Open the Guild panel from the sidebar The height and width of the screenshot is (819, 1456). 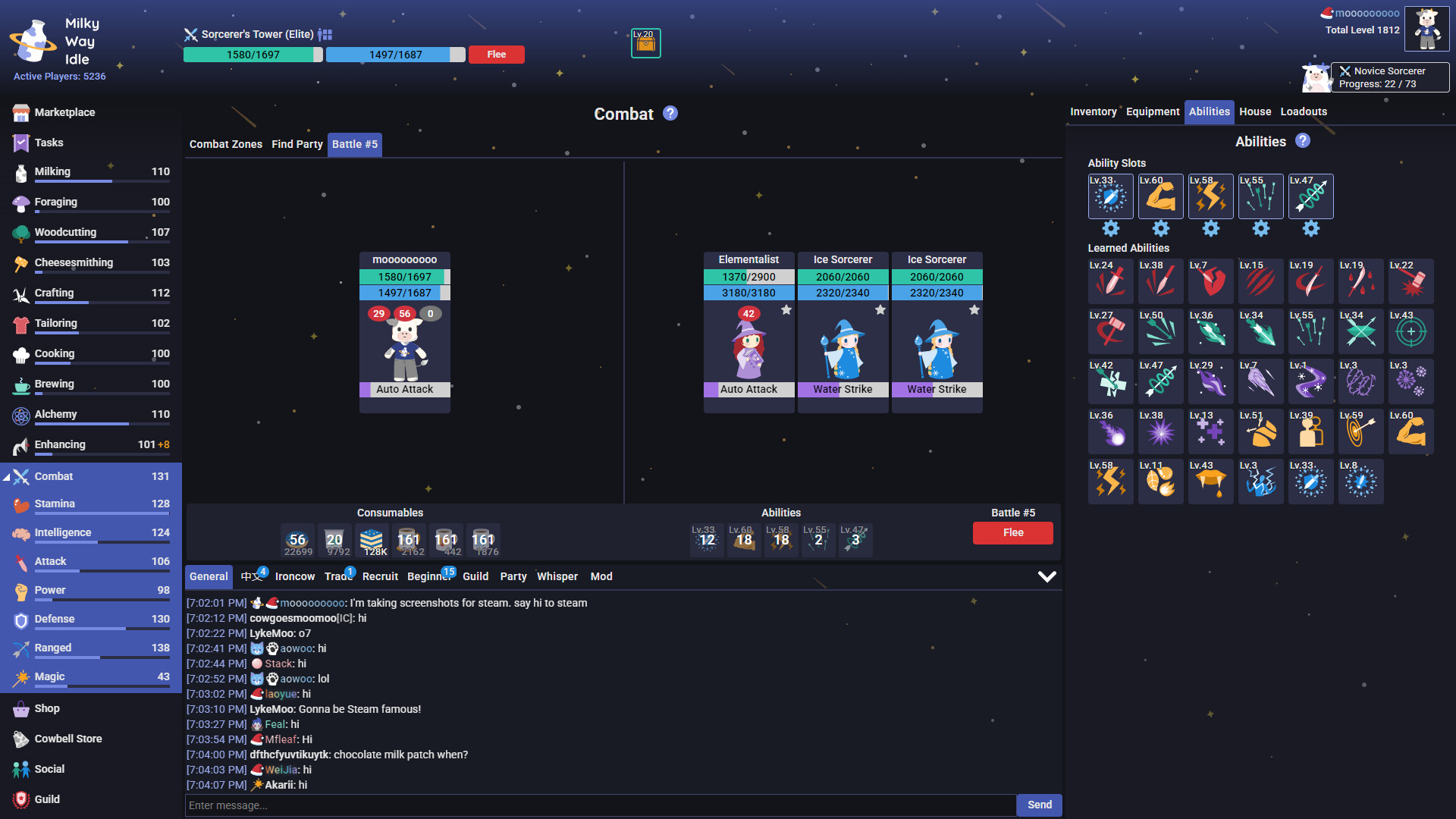[47, 799]
